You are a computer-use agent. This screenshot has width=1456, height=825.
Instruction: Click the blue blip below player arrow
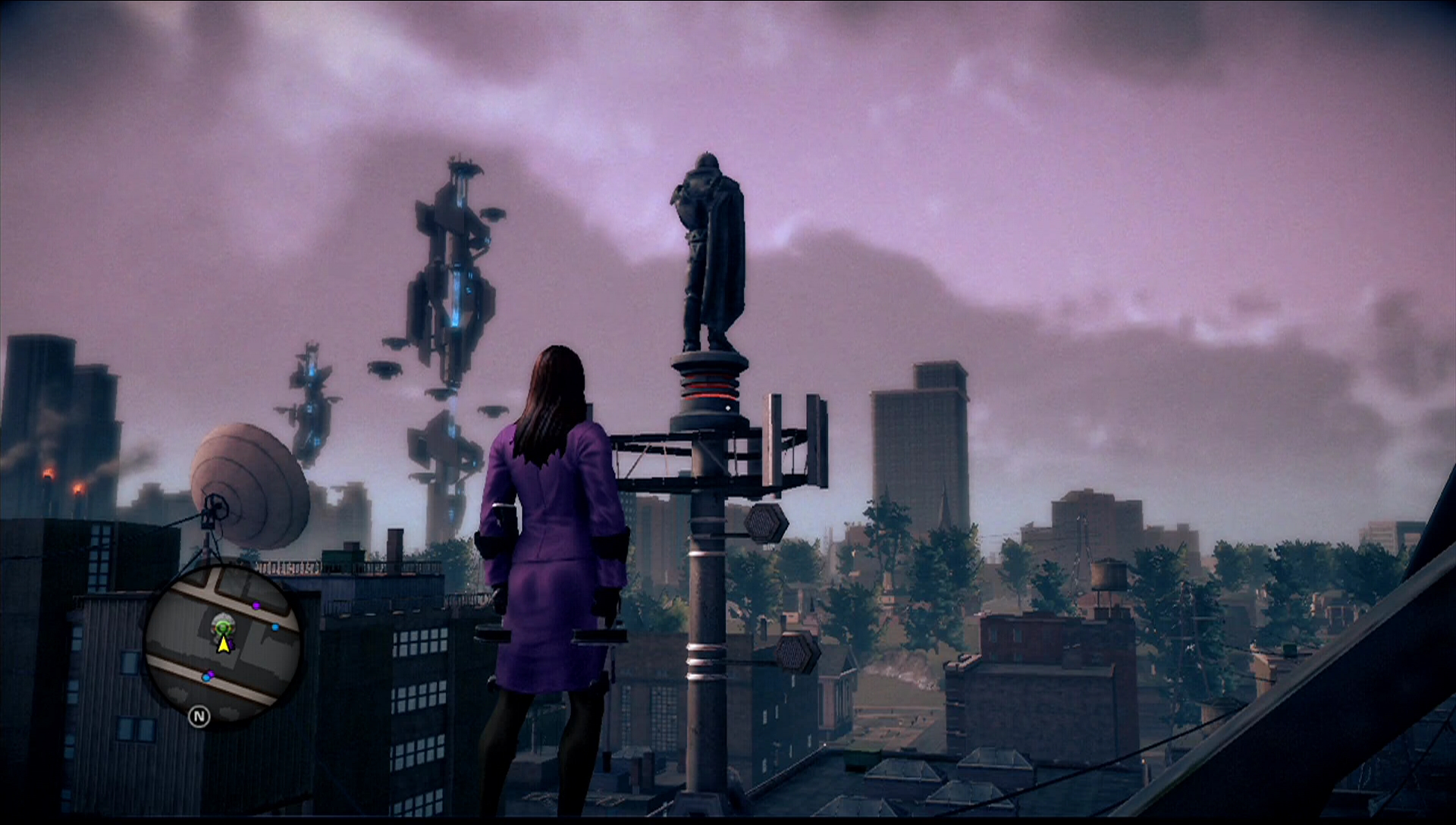[x=207, y=677]
